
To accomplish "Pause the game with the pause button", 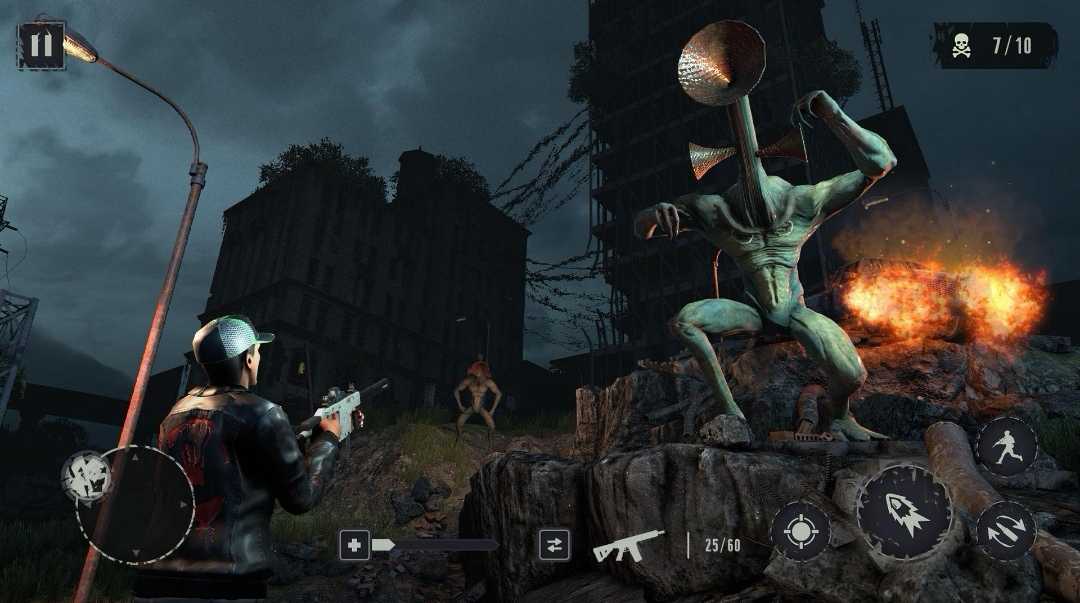I will [x=41, y=46].
